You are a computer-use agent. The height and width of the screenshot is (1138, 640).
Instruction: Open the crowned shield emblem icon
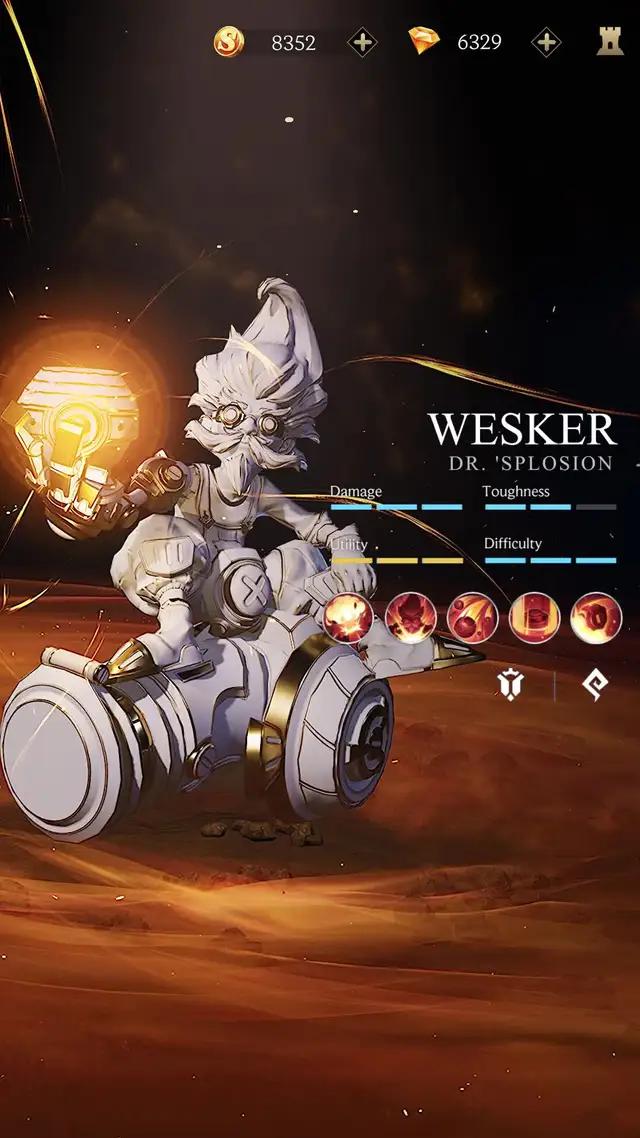click(x=511, y=685)
